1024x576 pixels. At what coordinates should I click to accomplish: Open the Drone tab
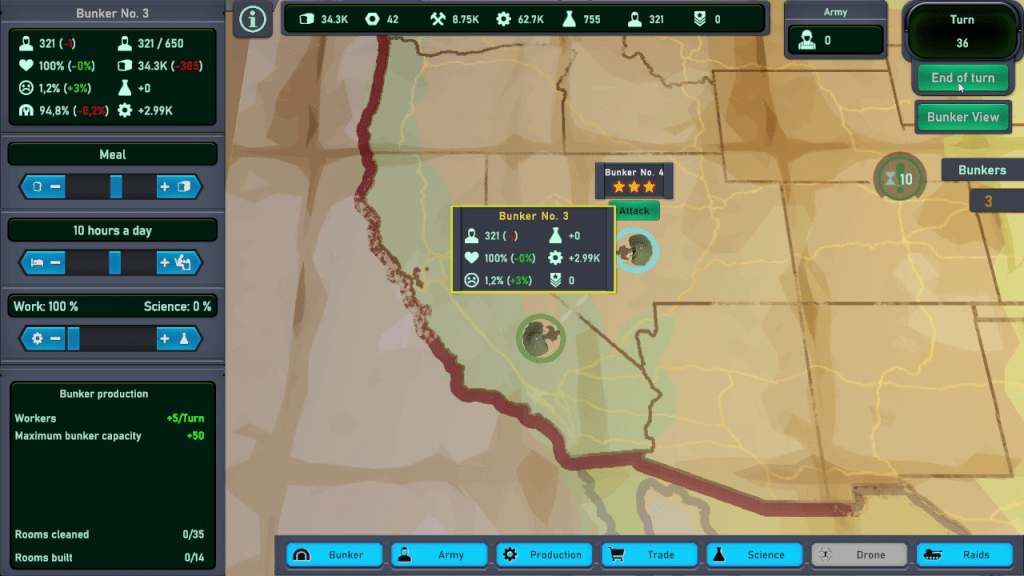click(859, 555)
